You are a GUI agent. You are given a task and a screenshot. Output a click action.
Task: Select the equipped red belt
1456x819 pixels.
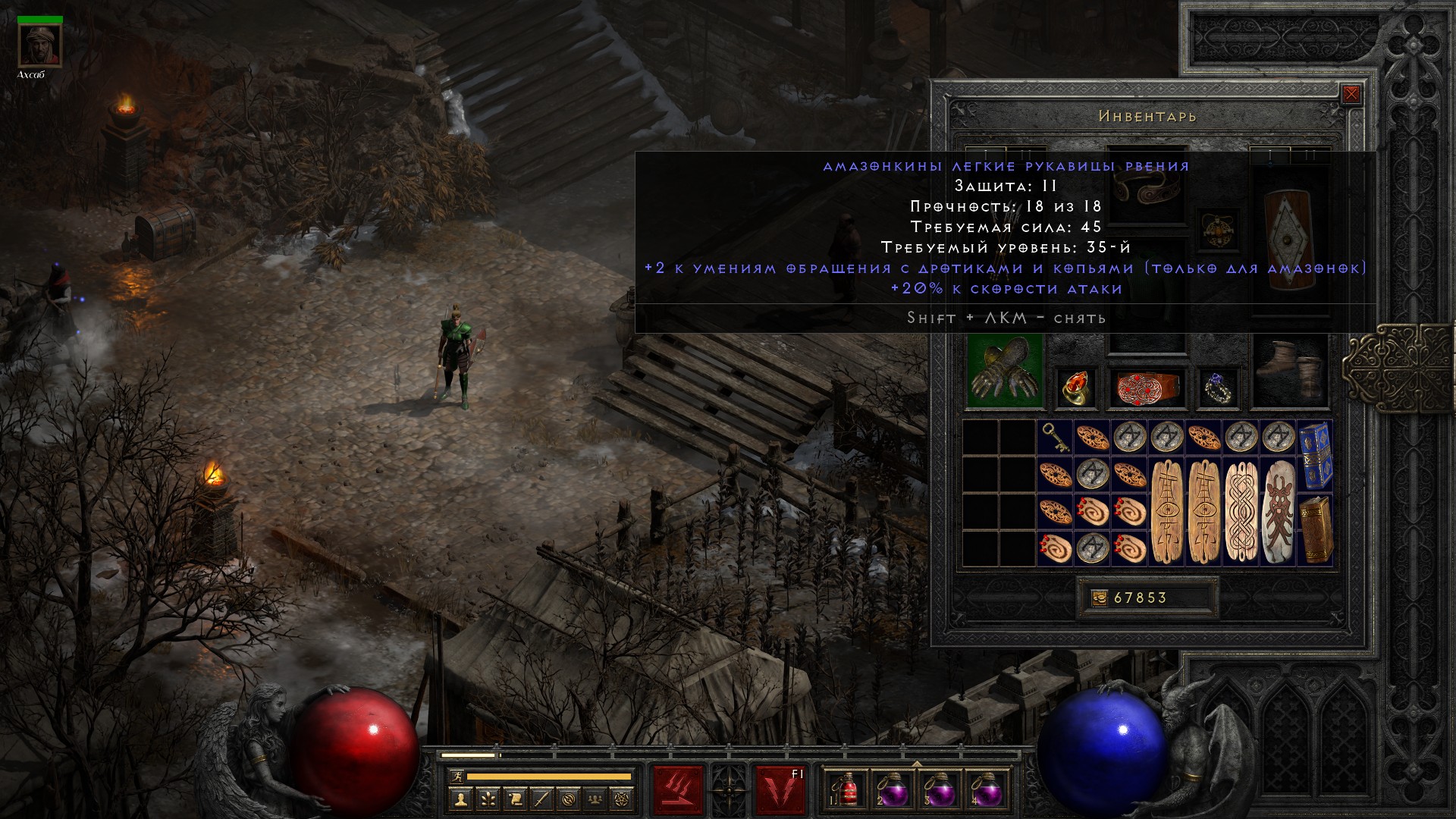click(x=1147, y=388)
